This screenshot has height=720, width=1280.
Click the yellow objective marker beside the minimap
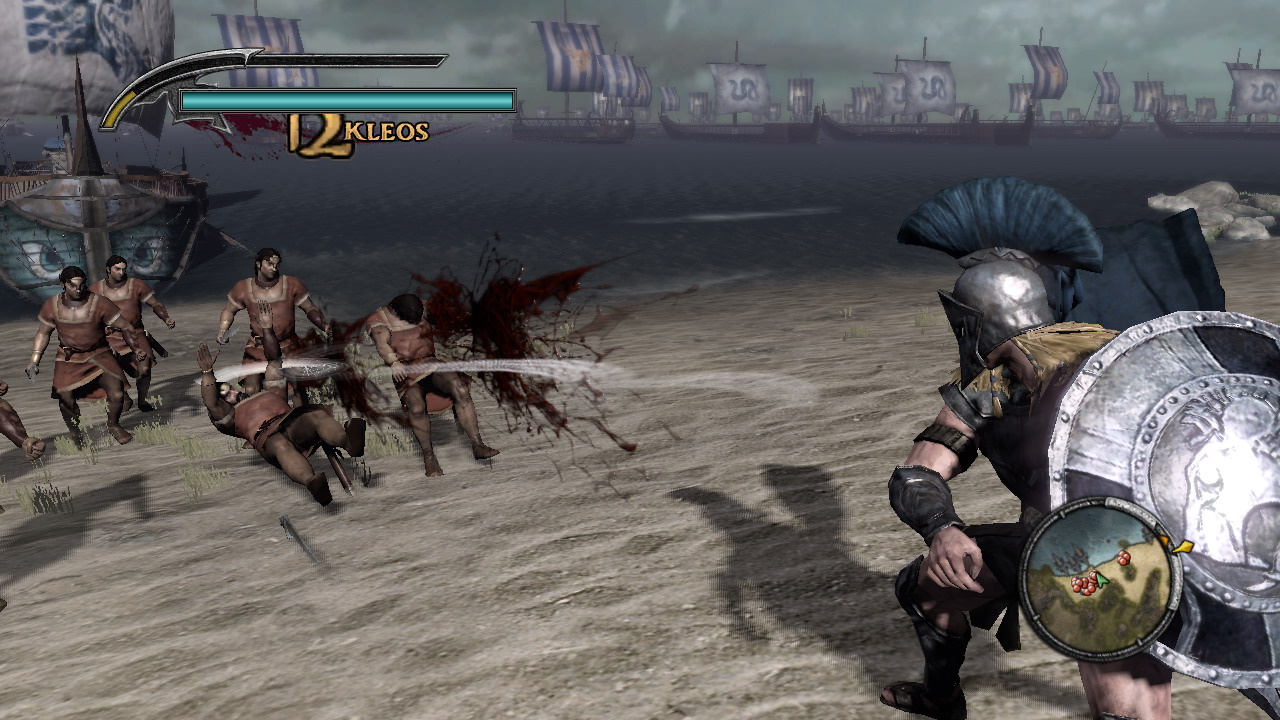tap(1183, 547)
